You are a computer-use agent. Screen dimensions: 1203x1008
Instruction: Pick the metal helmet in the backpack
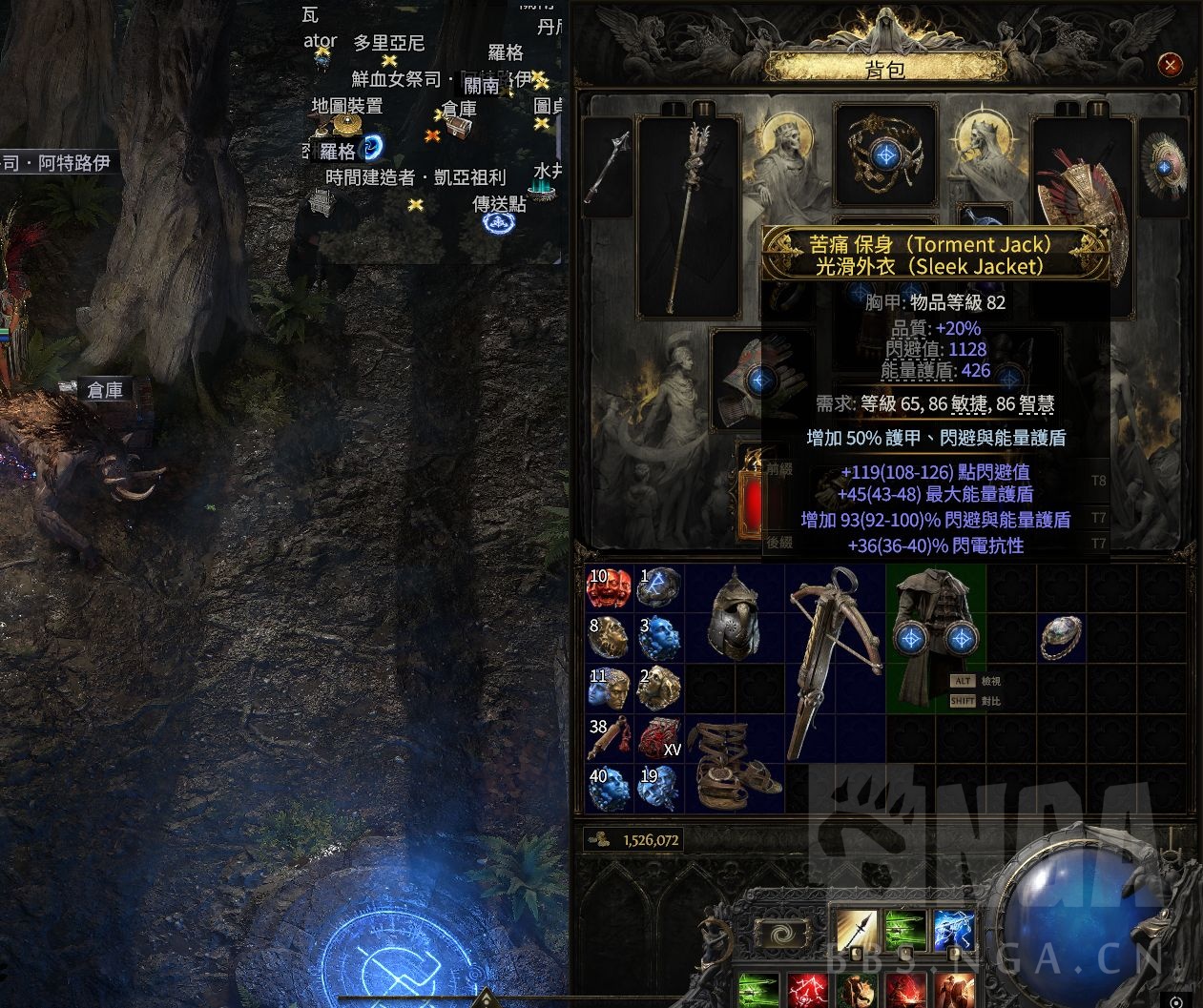735,615
